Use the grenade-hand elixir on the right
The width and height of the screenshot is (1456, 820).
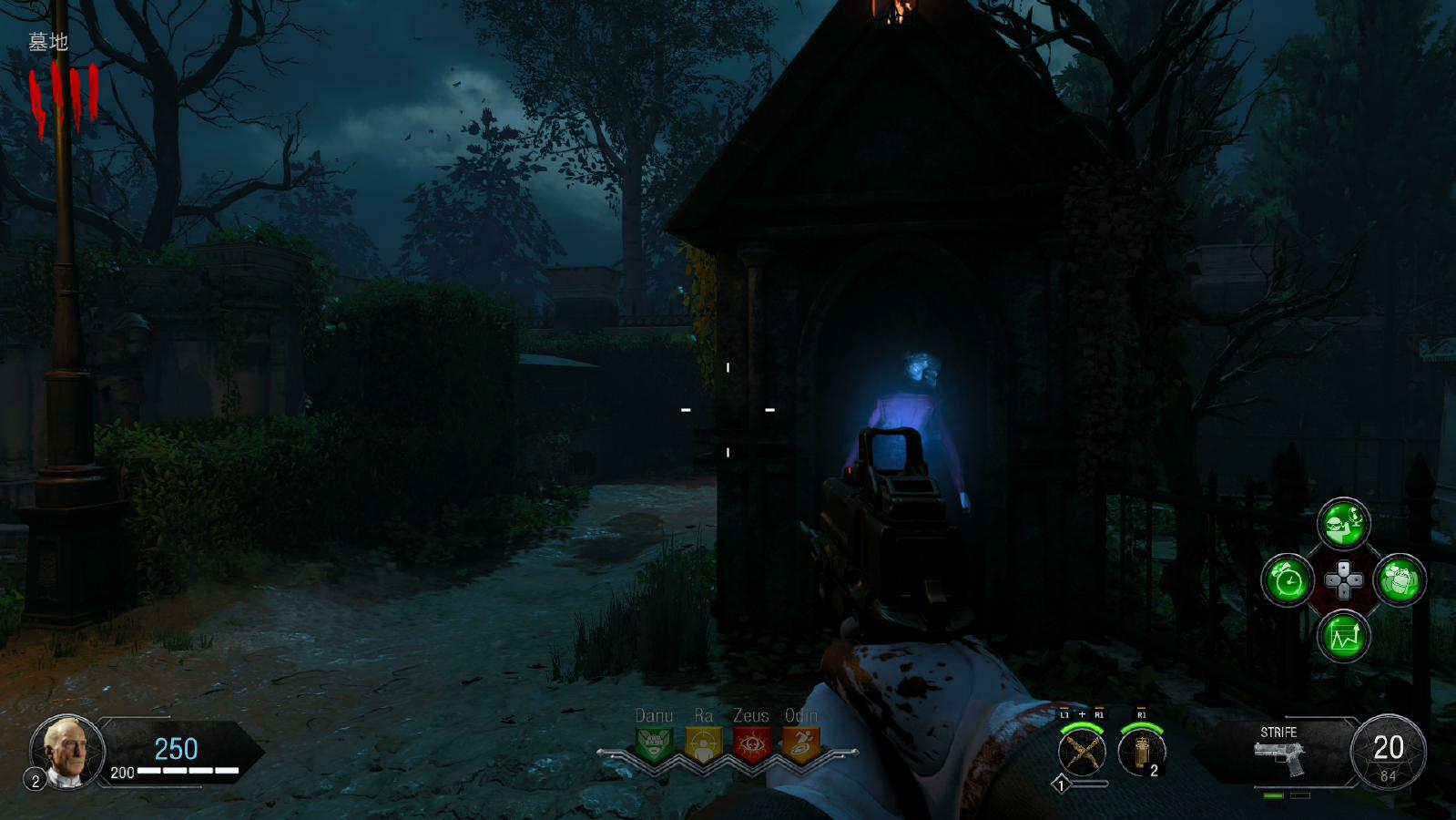tap(1400, 580)
